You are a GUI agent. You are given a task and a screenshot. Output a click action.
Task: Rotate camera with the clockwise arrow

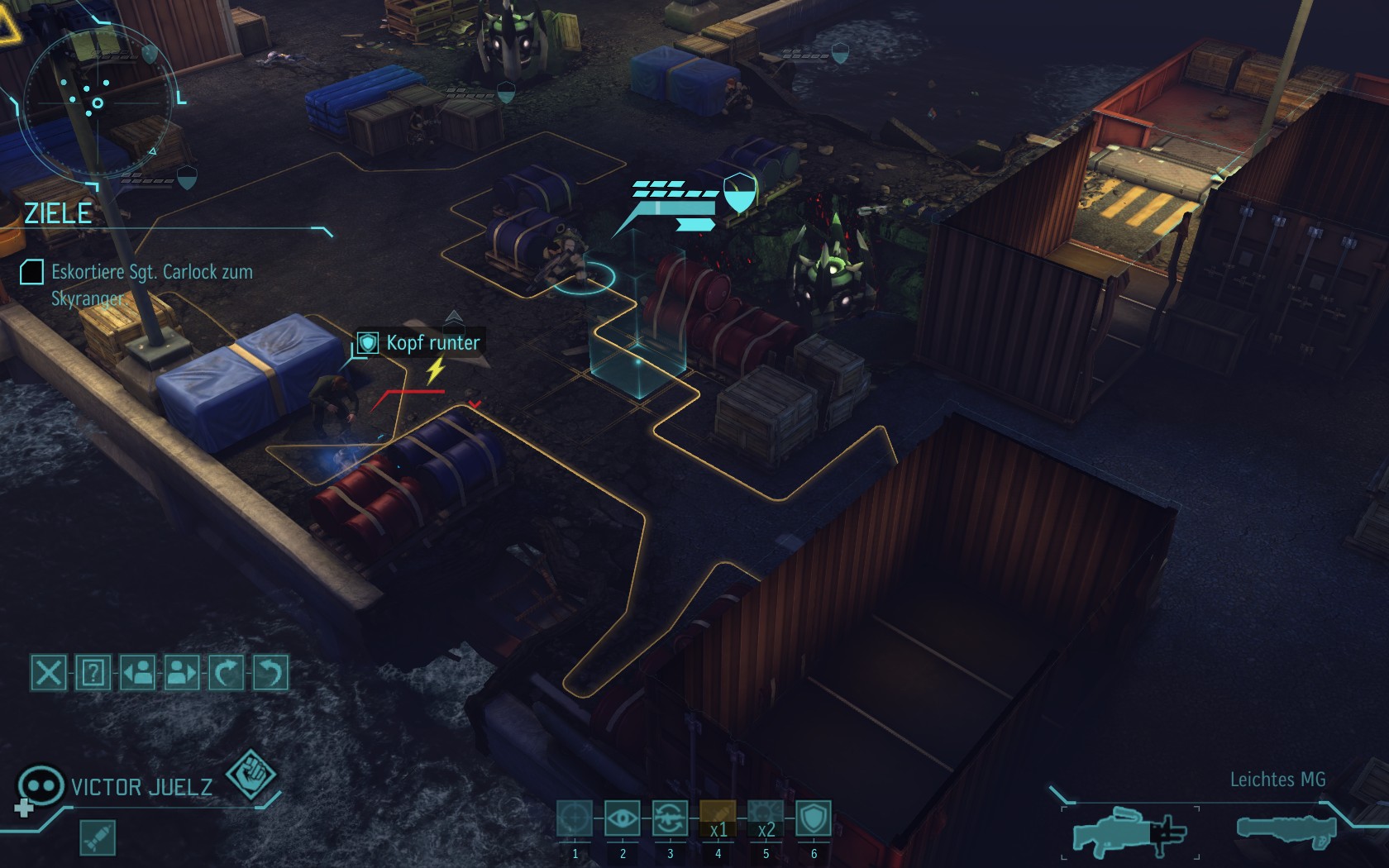227,673
